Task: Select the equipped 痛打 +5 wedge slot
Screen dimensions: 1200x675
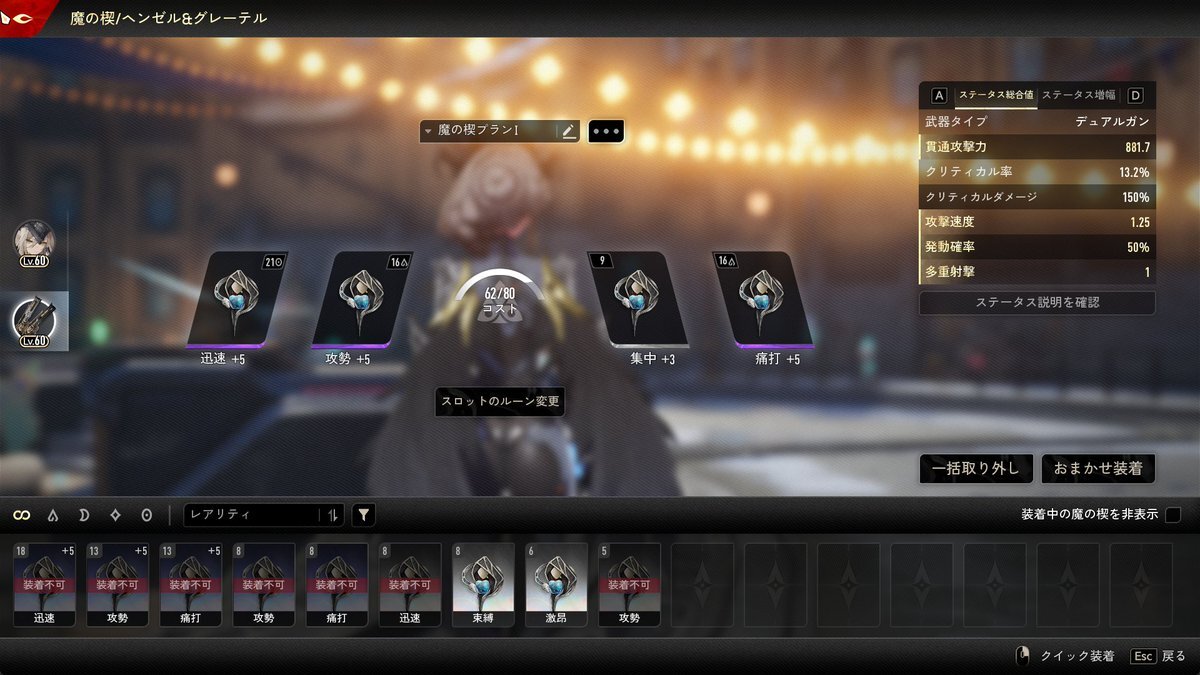Action: click(765, 298)
